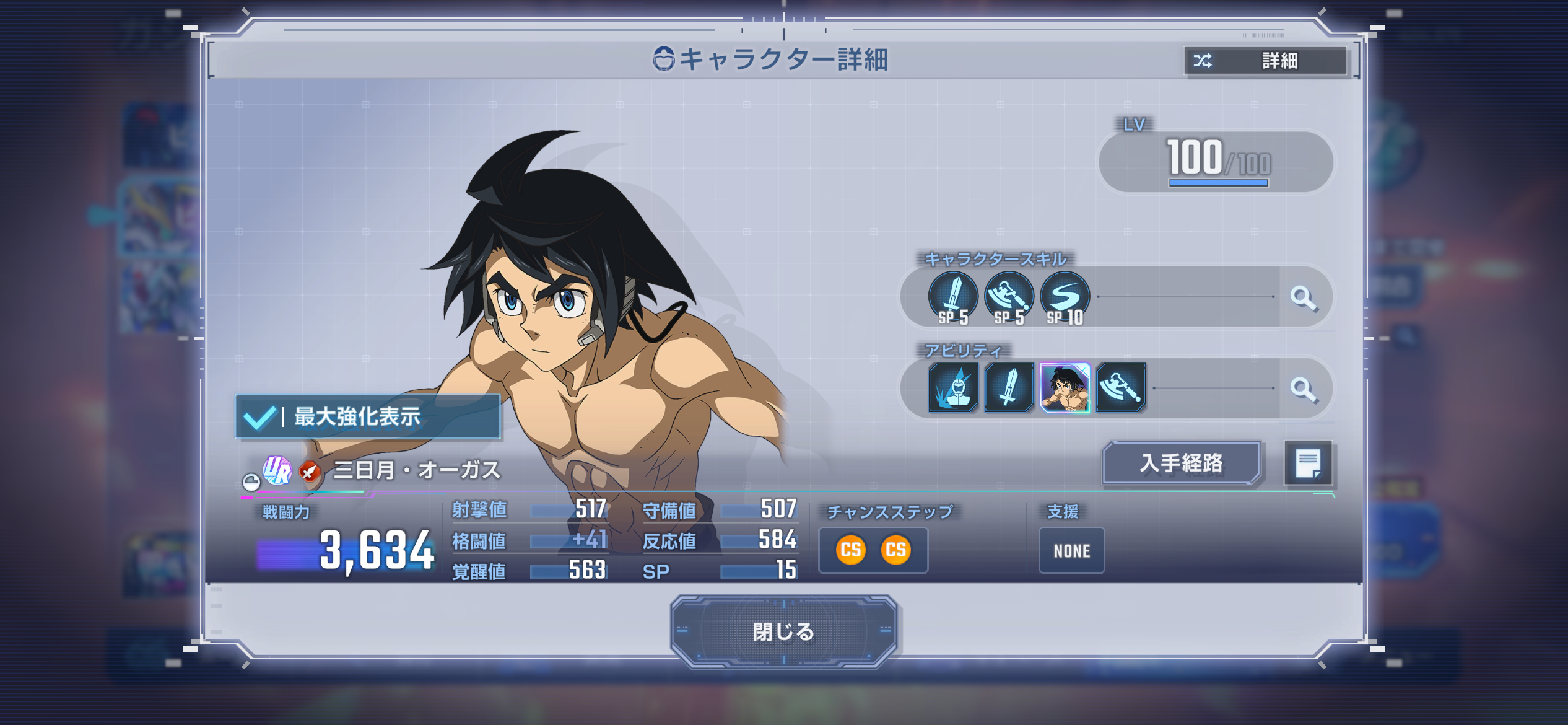Tap the first CS chance step badge
Image resolution: width=1568 pixels, height=725 pixels.
coord(850,550)
